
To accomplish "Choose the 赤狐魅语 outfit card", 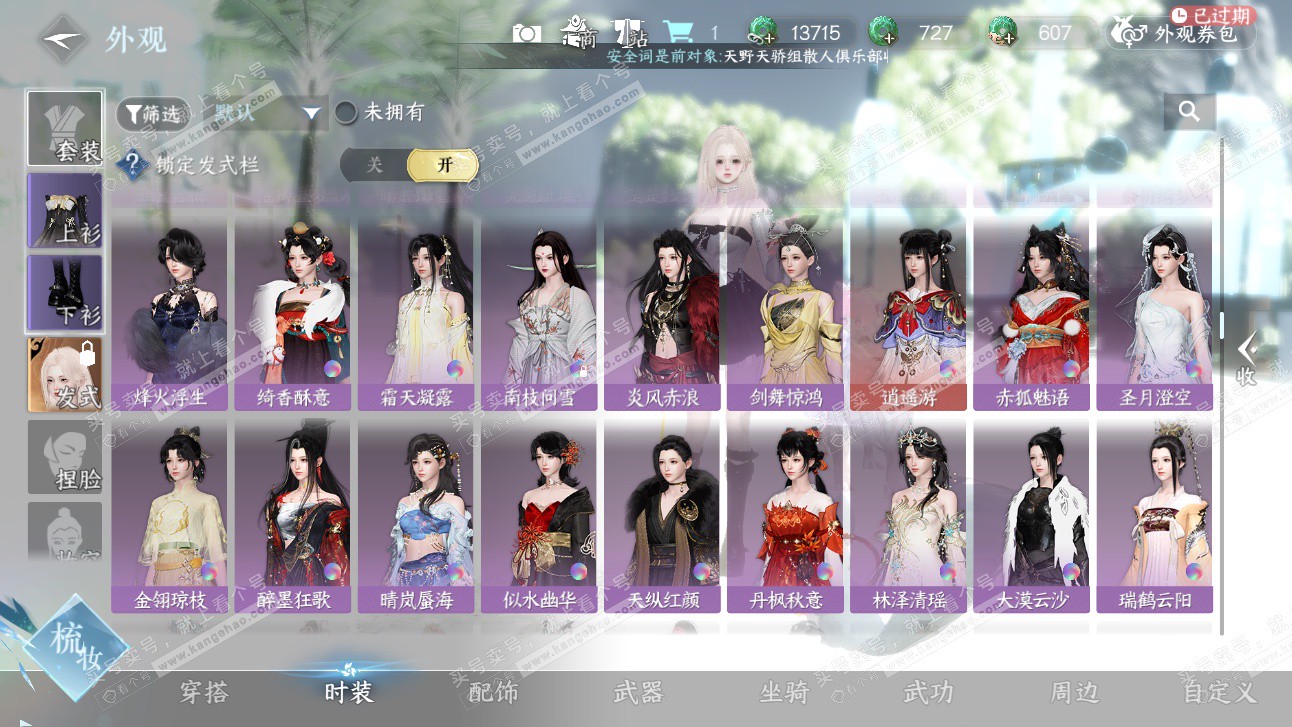I will (x=1031, y=310).
